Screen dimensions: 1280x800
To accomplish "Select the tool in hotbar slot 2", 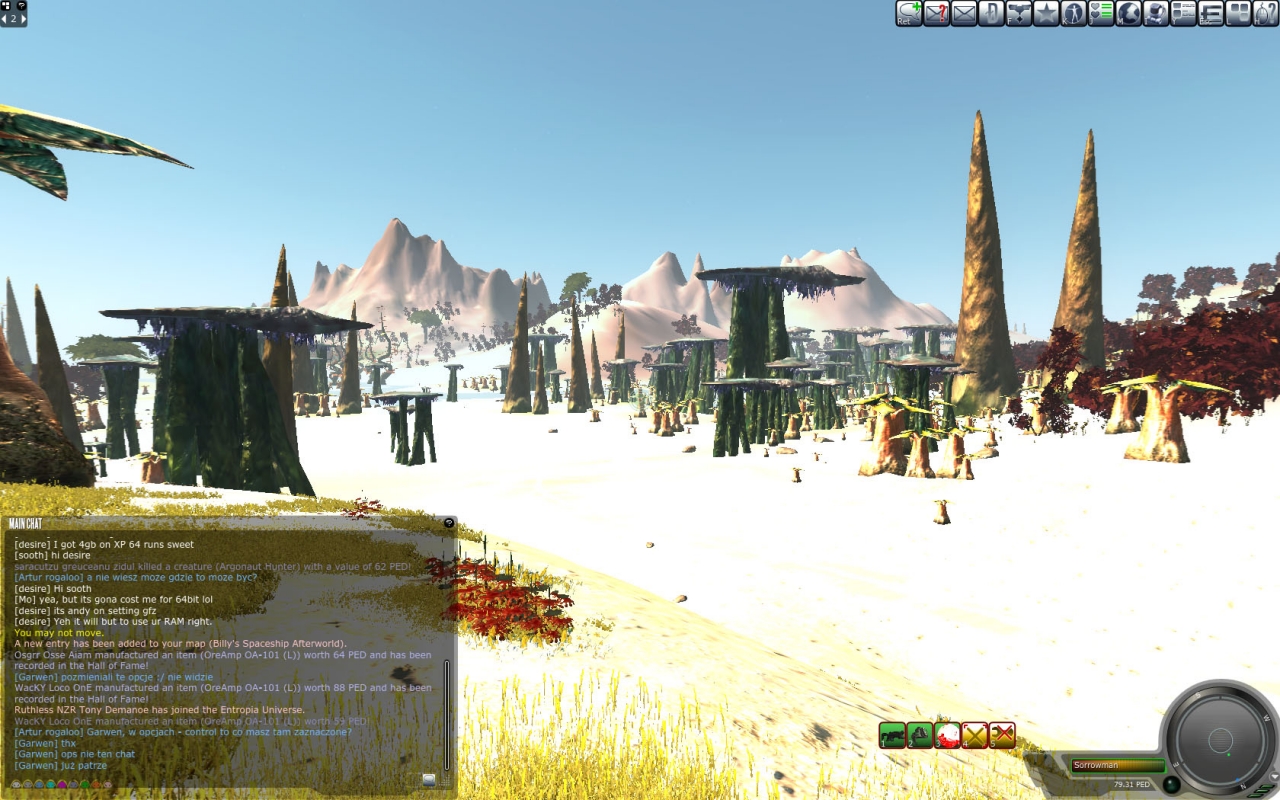I will coord(920,735).
